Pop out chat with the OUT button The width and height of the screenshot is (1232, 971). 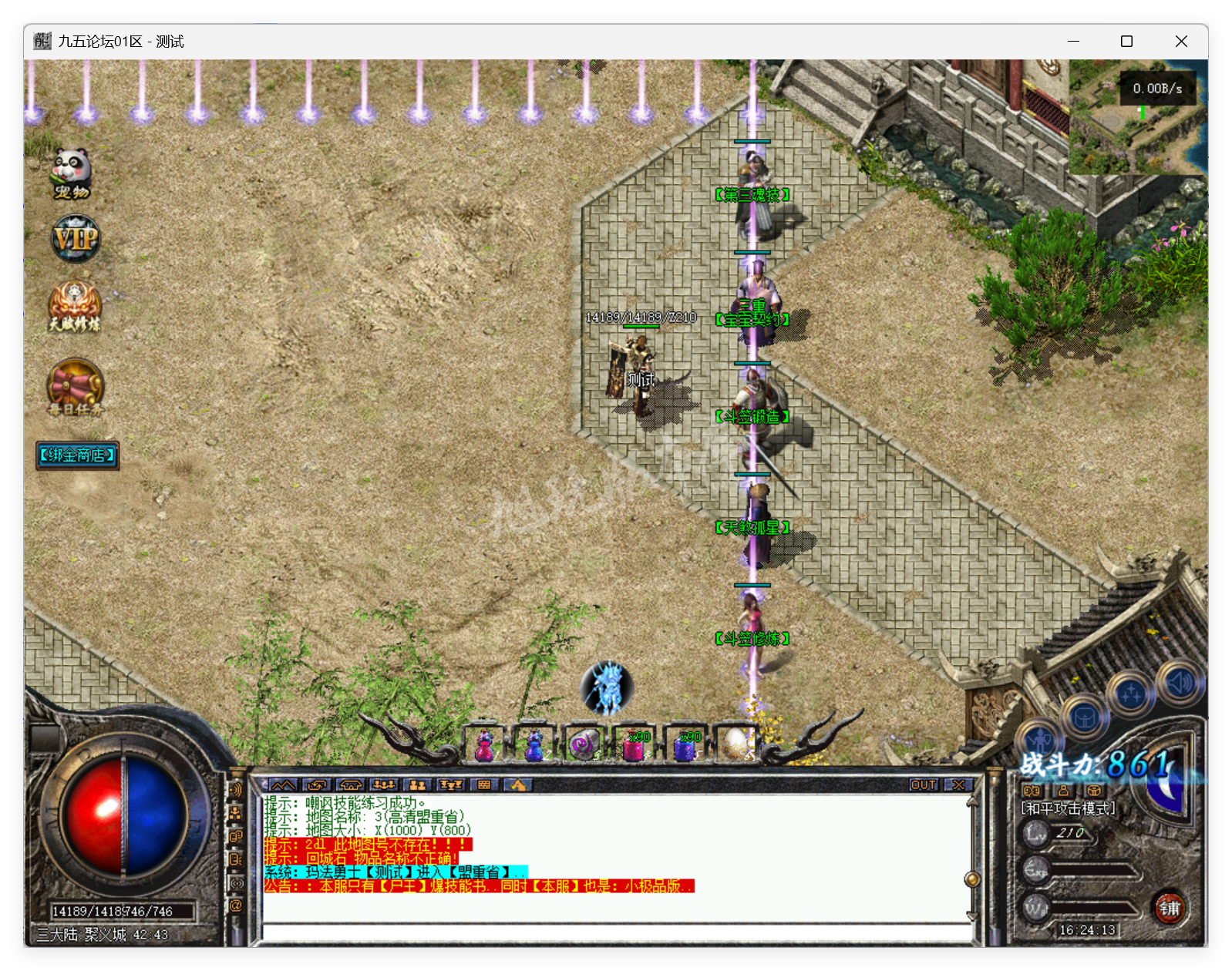(x=923, y=785)
